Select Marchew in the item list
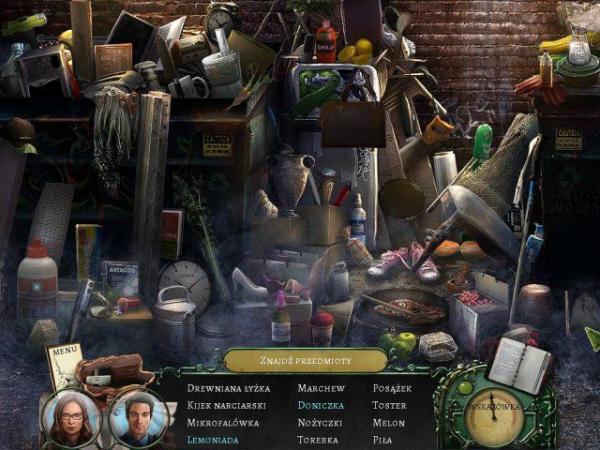600x450 pixels. click(321, 388)
